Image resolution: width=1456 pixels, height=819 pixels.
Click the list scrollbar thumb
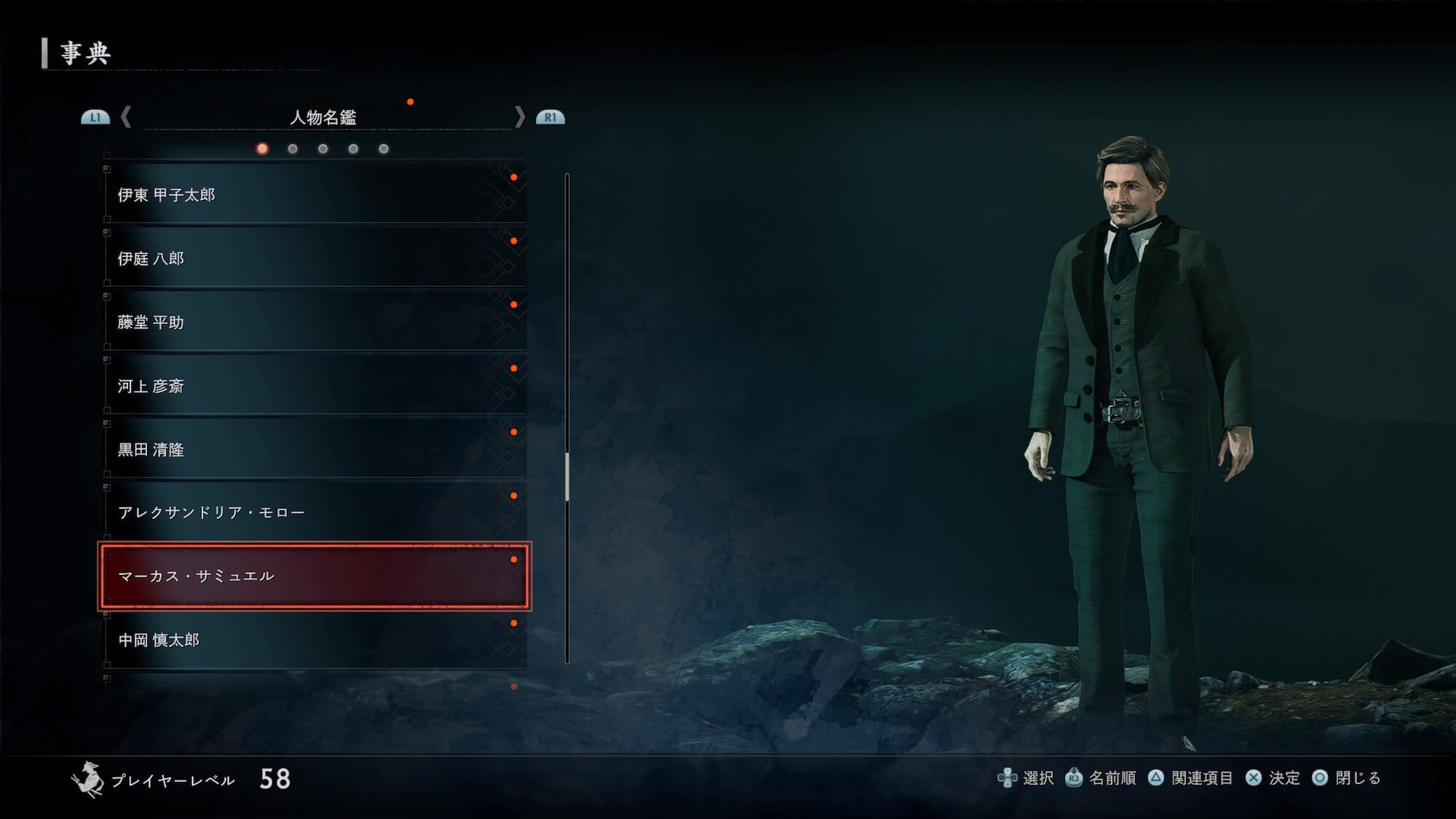coord(567,477)
